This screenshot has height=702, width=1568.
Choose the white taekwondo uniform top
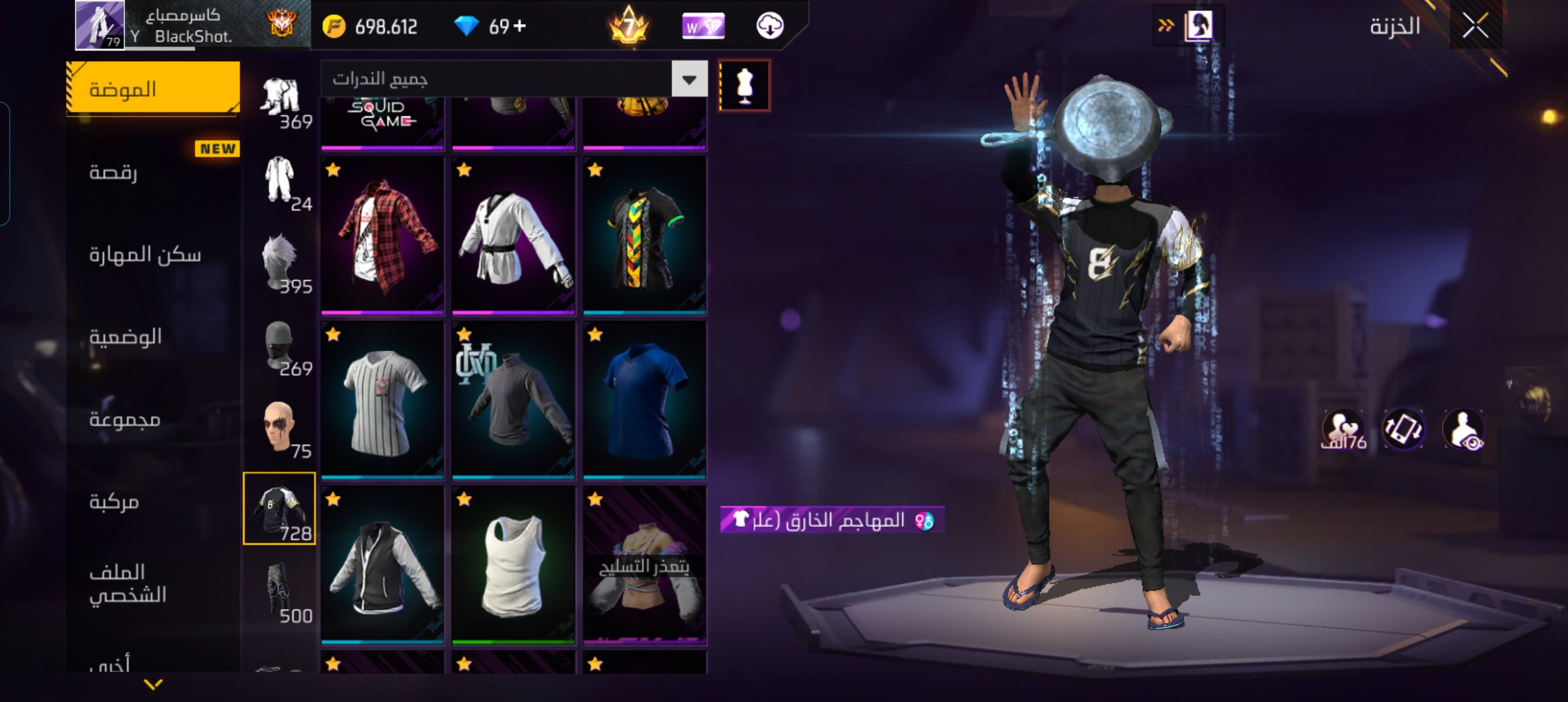[x=514, y=235]
